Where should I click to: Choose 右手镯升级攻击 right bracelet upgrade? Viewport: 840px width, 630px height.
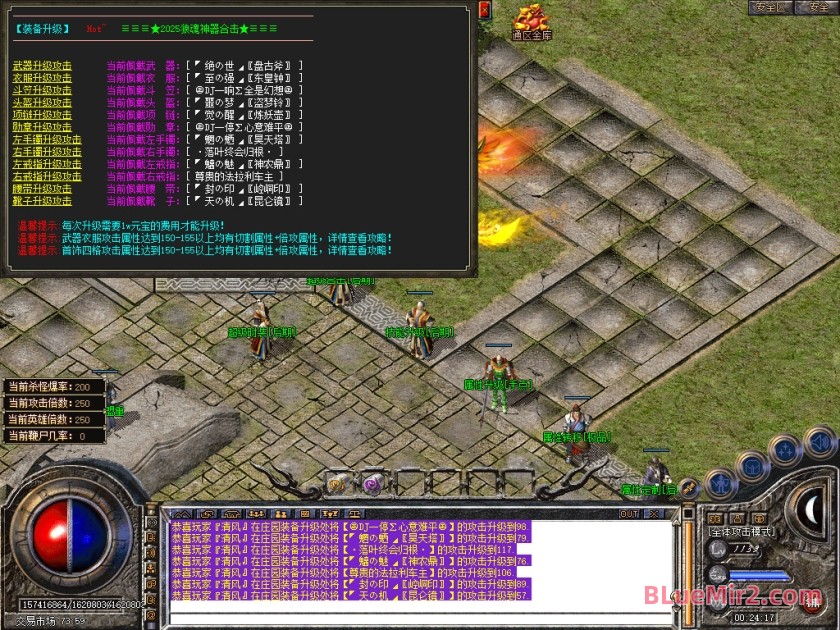46,151
